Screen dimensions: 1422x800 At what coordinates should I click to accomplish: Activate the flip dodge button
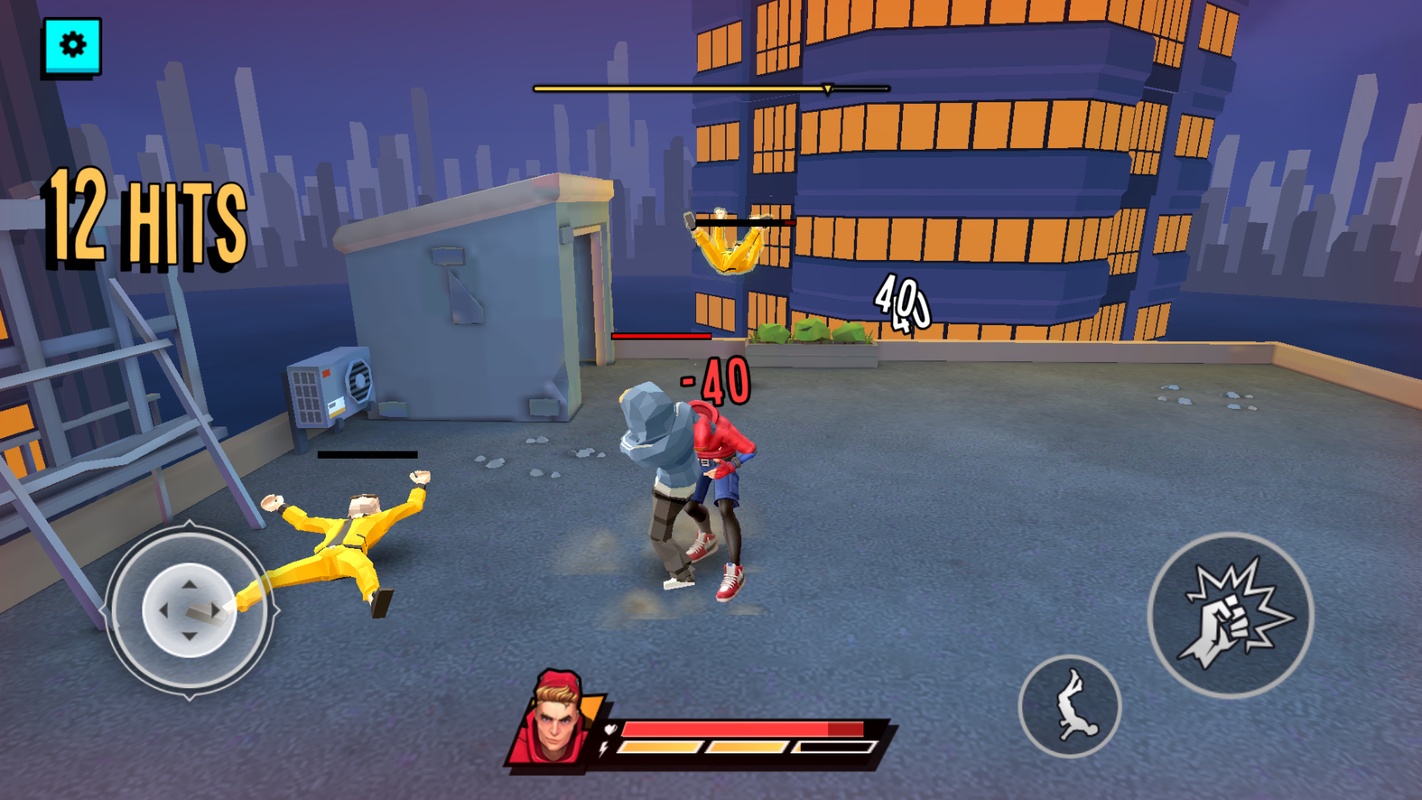1069,706
